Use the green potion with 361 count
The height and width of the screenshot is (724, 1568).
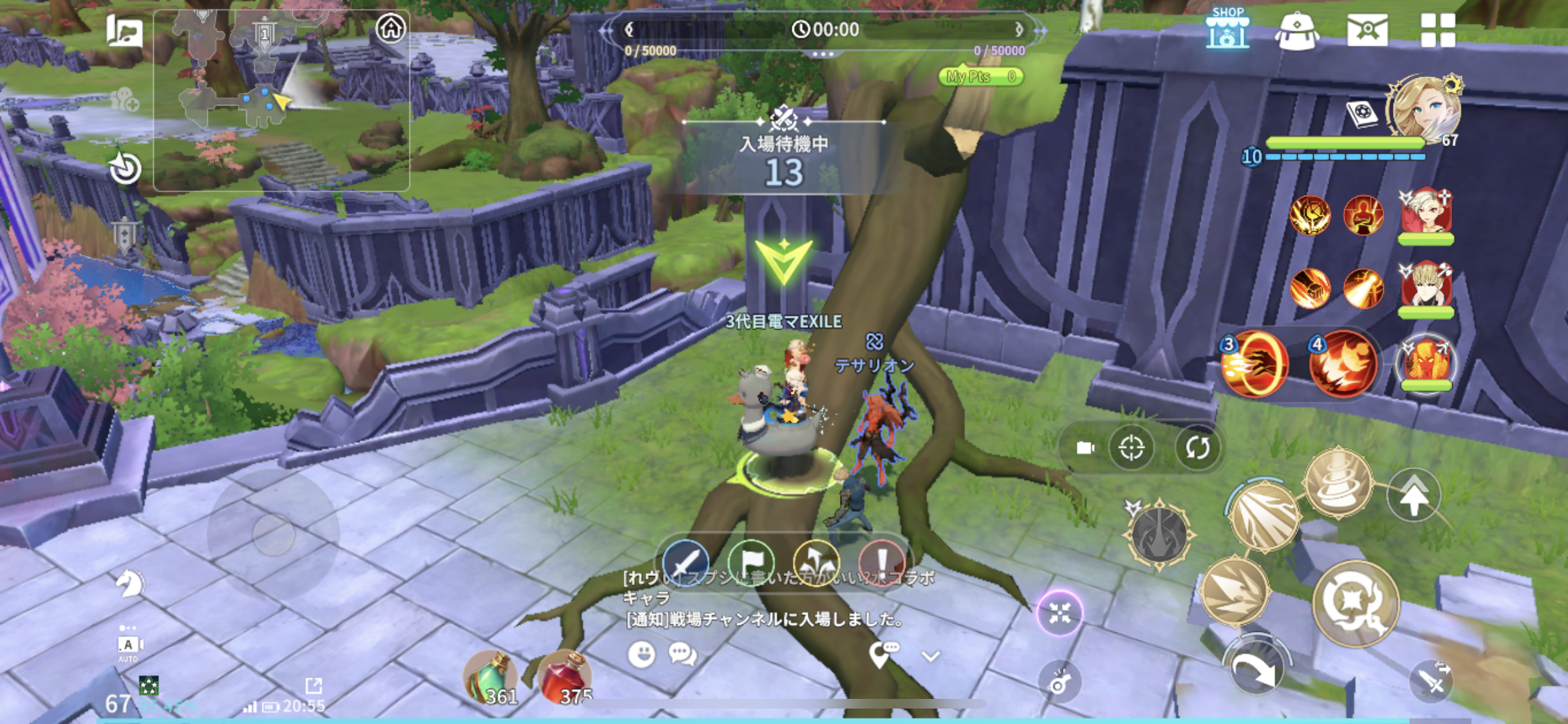point(490,678)
